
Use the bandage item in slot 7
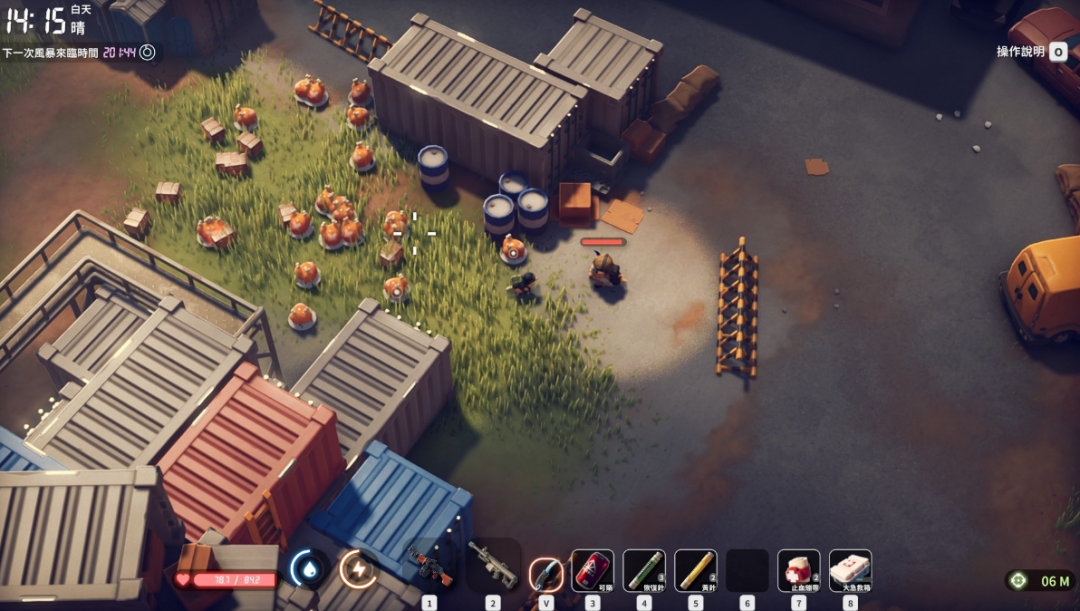tap(798, 570)
